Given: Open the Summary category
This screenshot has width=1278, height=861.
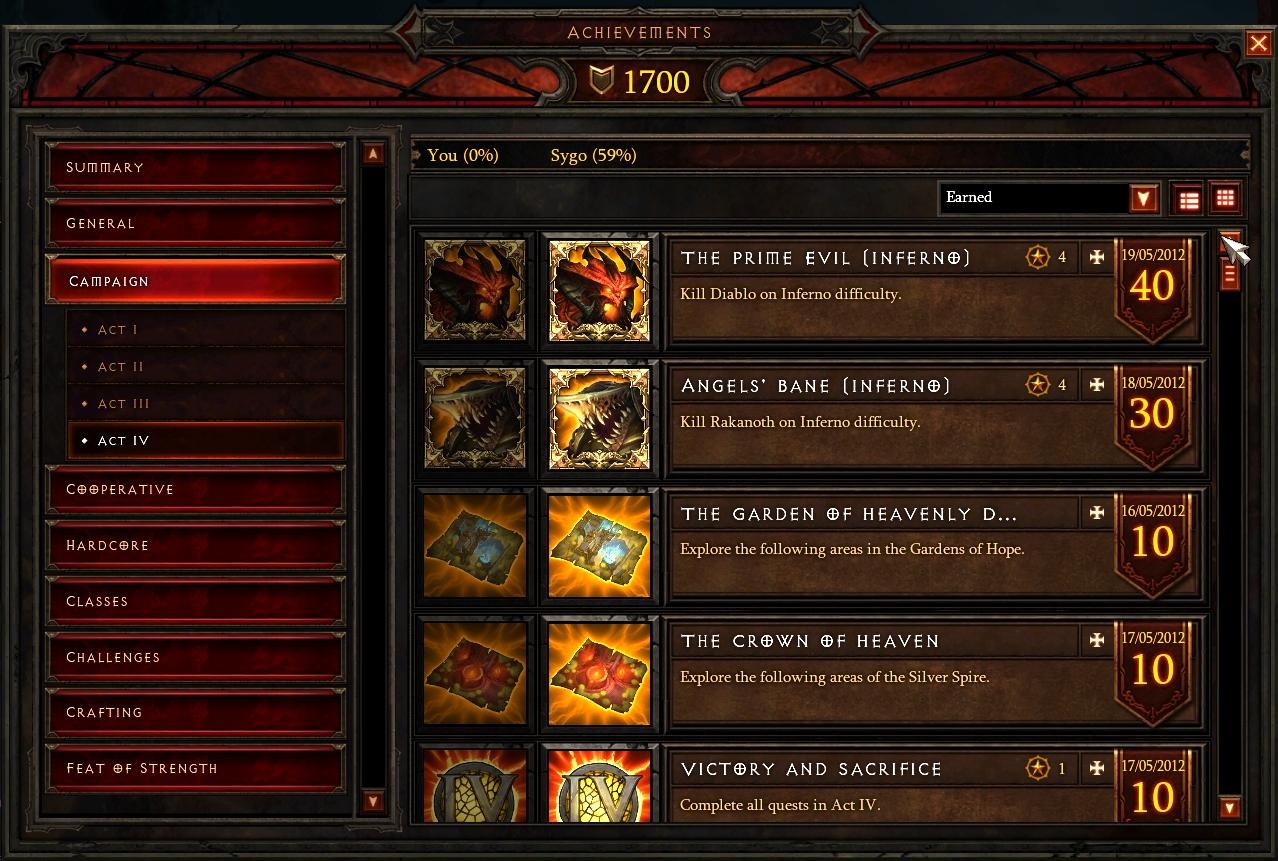Looking at the screenshot, I should (195, 167).
